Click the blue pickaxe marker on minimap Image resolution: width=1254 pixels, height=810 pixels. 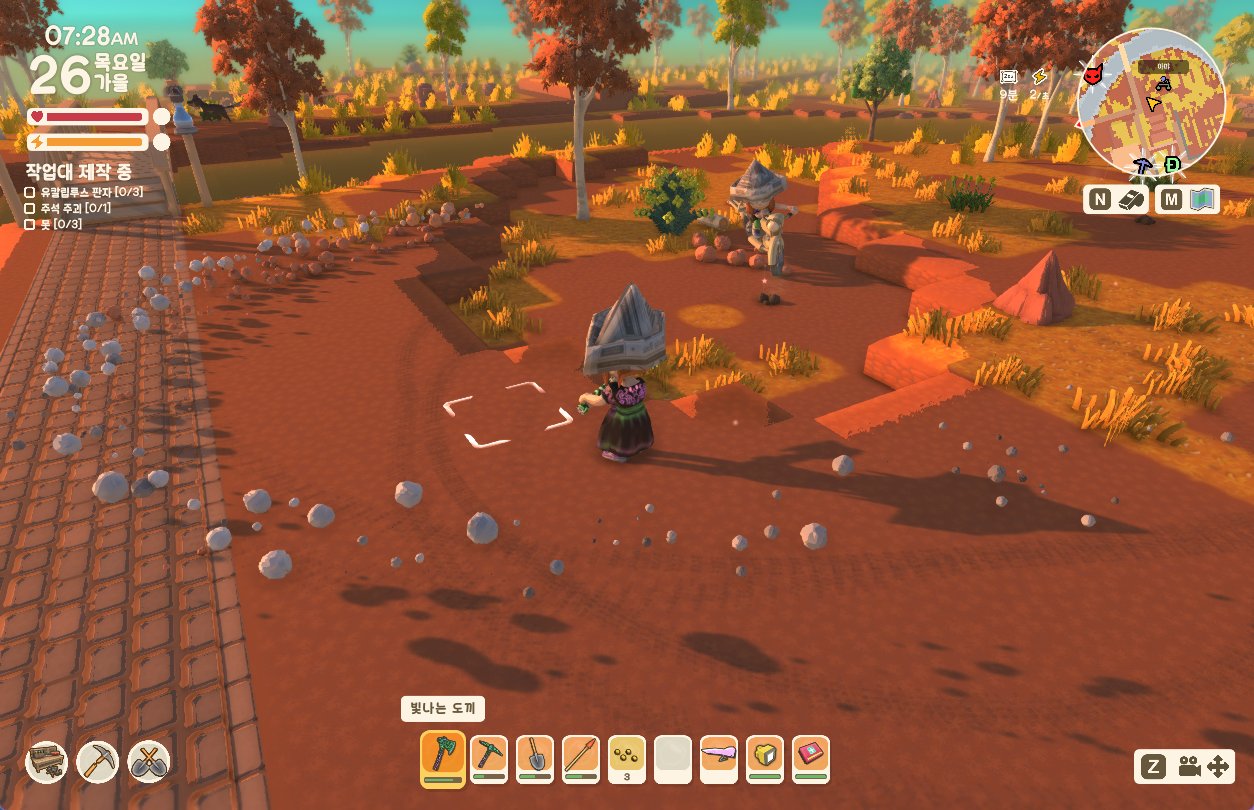click(x=1144, y=165)
